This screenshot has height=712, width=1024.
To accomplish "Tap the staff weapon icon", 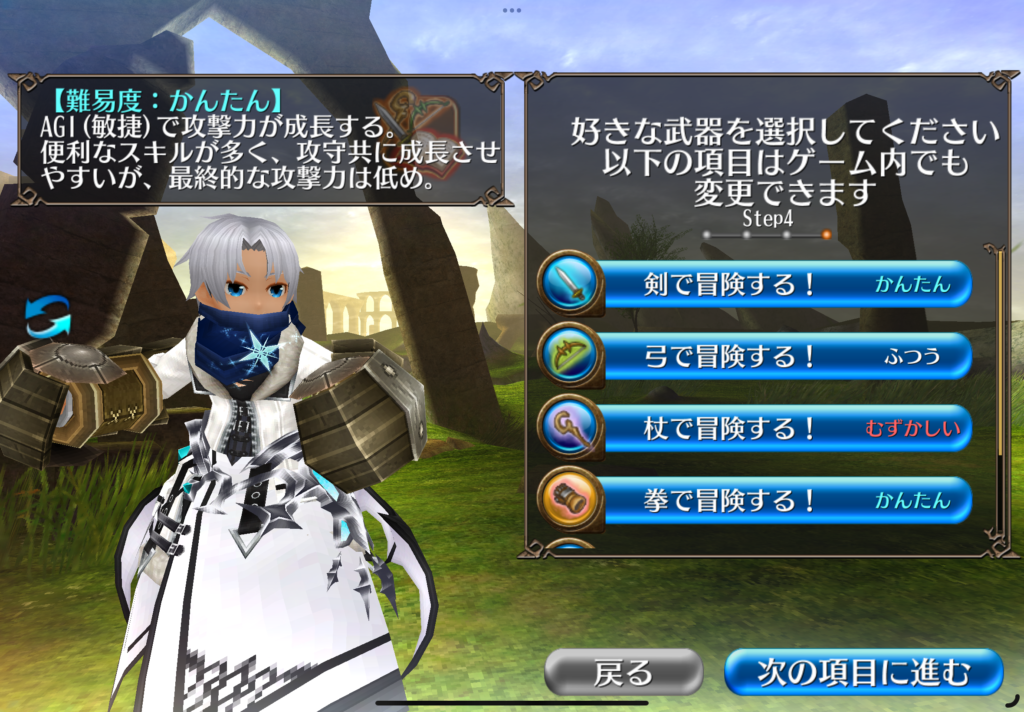I will pos(570,428).
